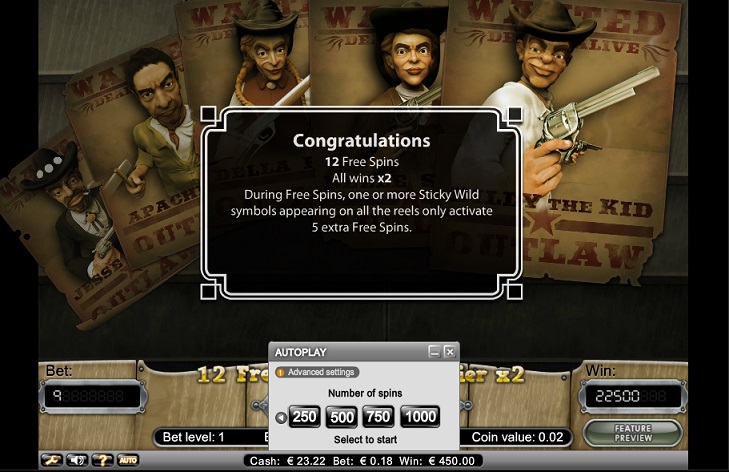729x472 pixels.
Task: Show previous spin-count options with left arrow
Action: [x=280, y=418]
